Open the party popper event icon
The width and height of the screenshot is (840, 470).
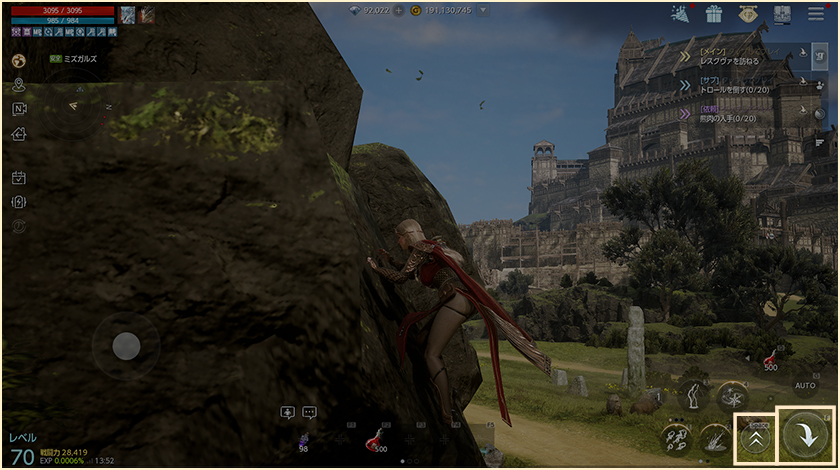click(x=680, y=14)
